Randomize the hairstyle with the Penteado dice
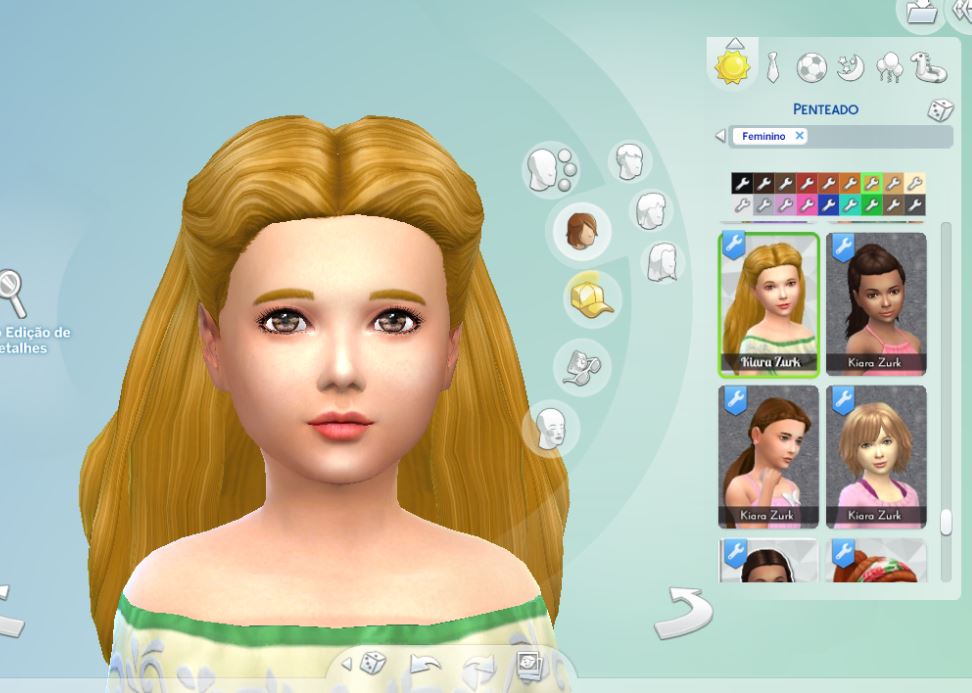Viewport: 972px width, 693px height. (x=940, y=111)
